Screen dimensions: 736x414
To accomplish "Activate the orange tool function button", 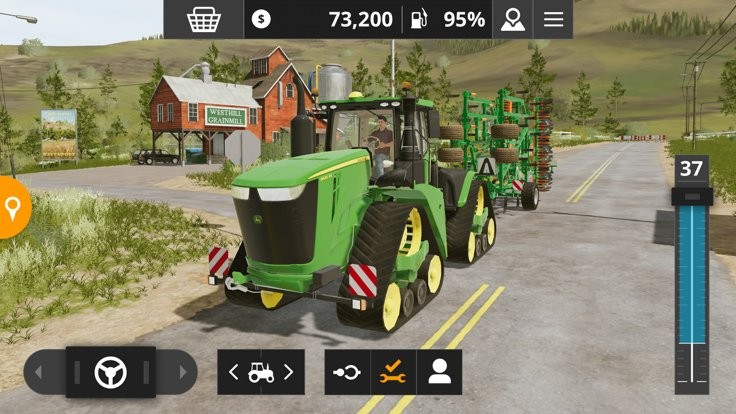I will tap(393, 372).
